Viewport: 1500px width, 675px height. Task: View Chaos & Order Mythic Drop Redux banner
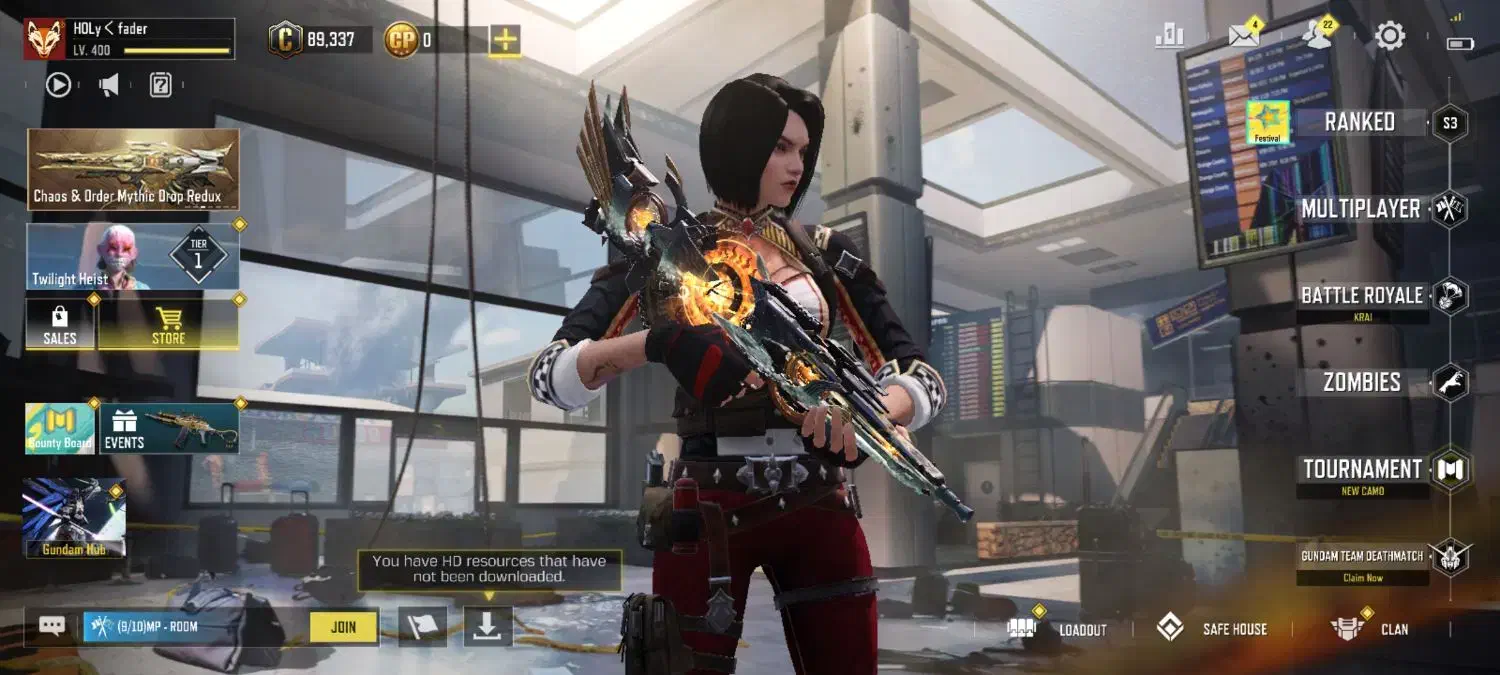point(133,168)
